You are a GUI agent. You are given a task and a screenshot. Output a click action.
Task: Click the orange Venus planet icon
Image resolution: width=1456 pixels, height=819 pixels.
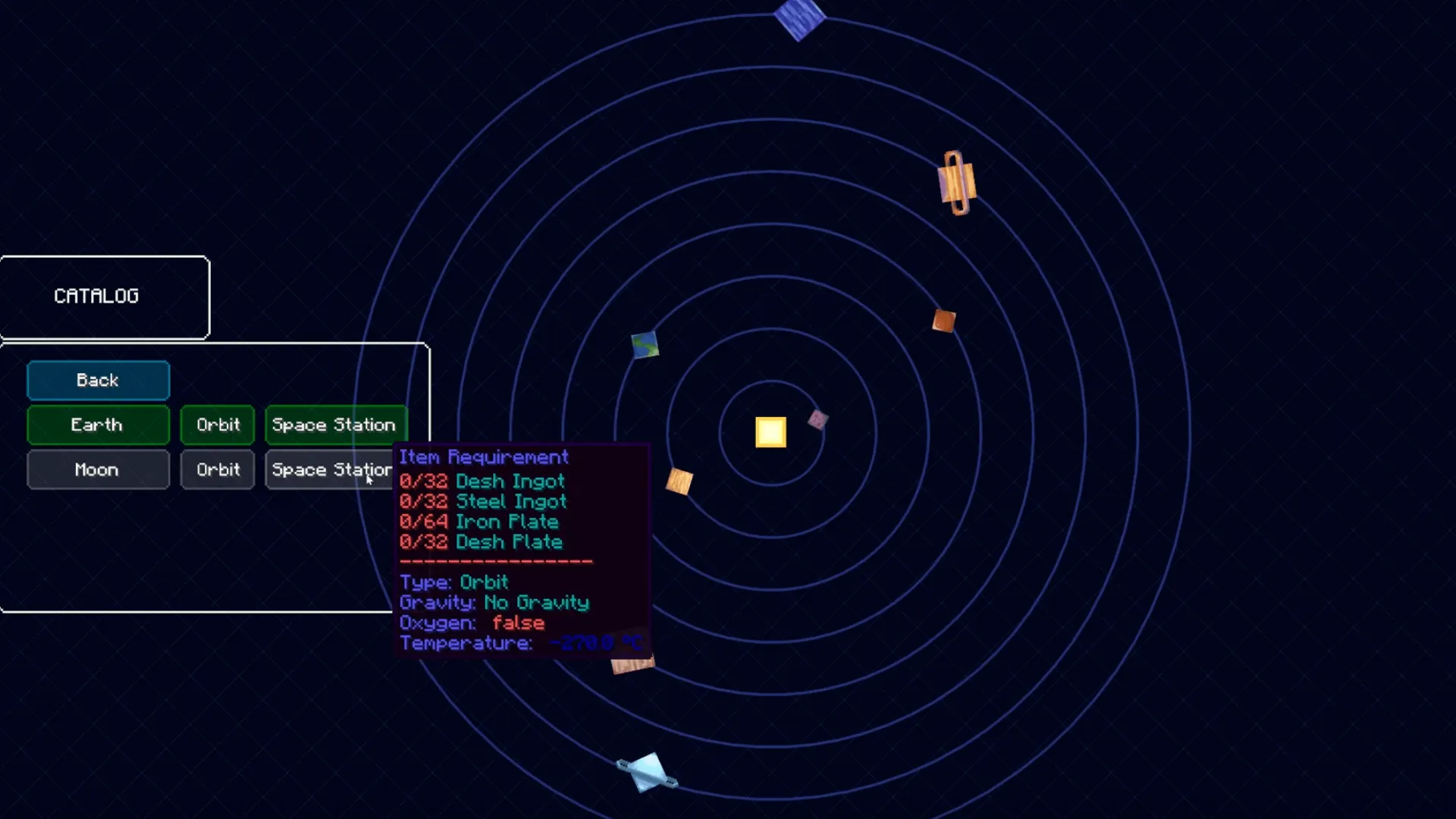[679, 482]
